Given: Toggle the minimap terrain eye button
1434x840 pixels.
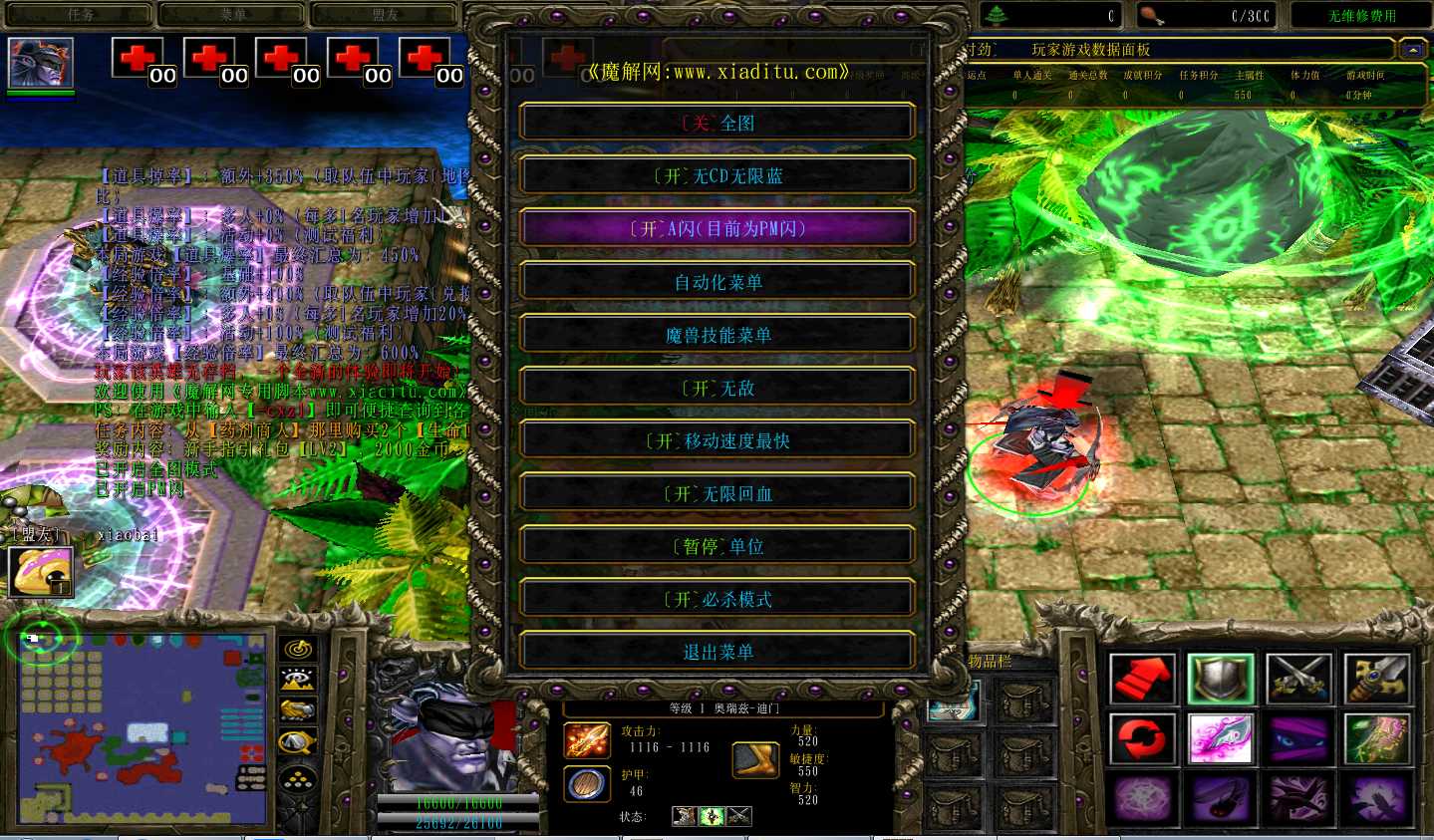Looking at the screenshot, I should 298,680.
